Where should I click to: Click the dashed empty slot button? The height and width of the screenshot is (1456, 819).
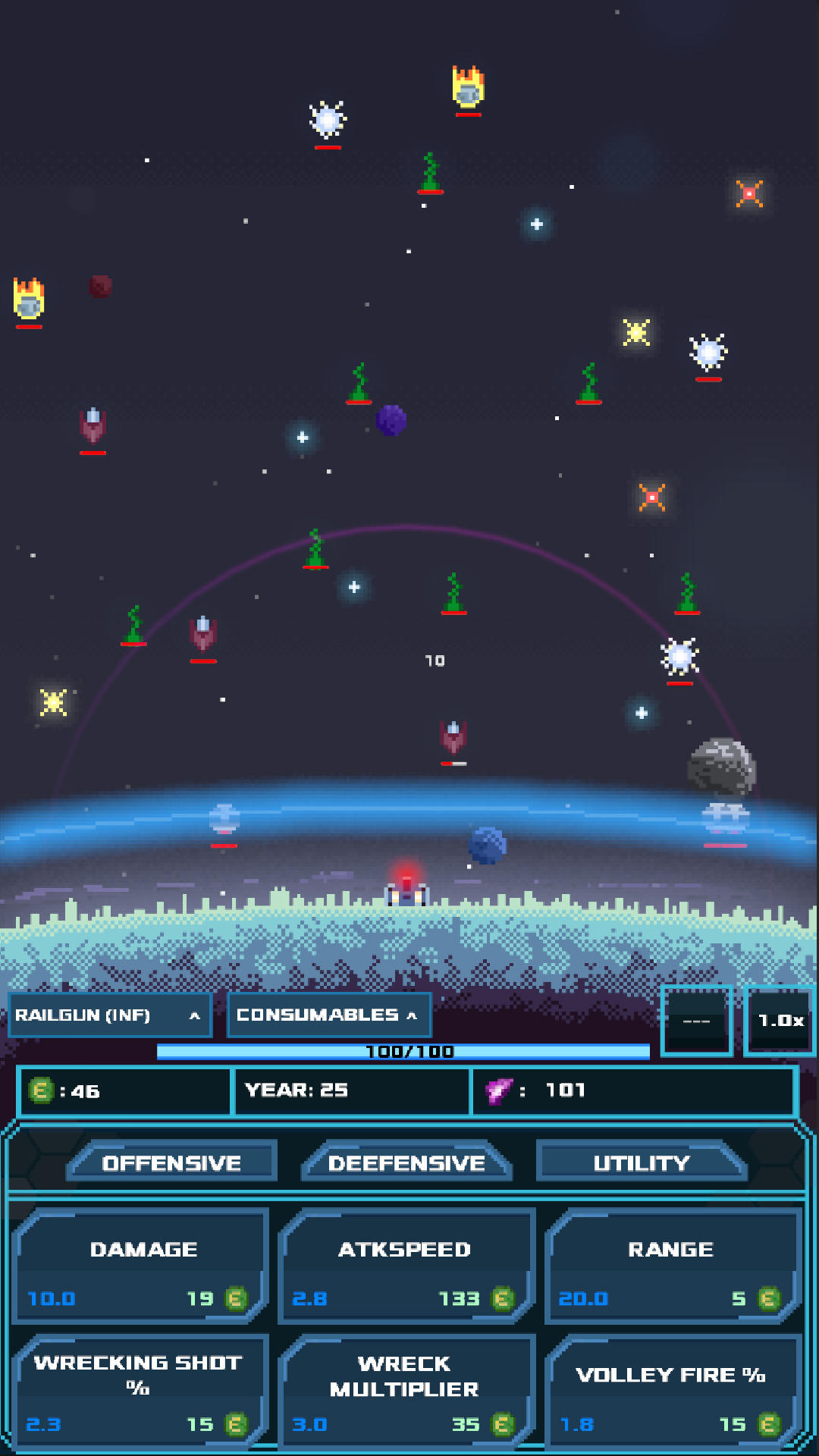(x=696, y=1021)
